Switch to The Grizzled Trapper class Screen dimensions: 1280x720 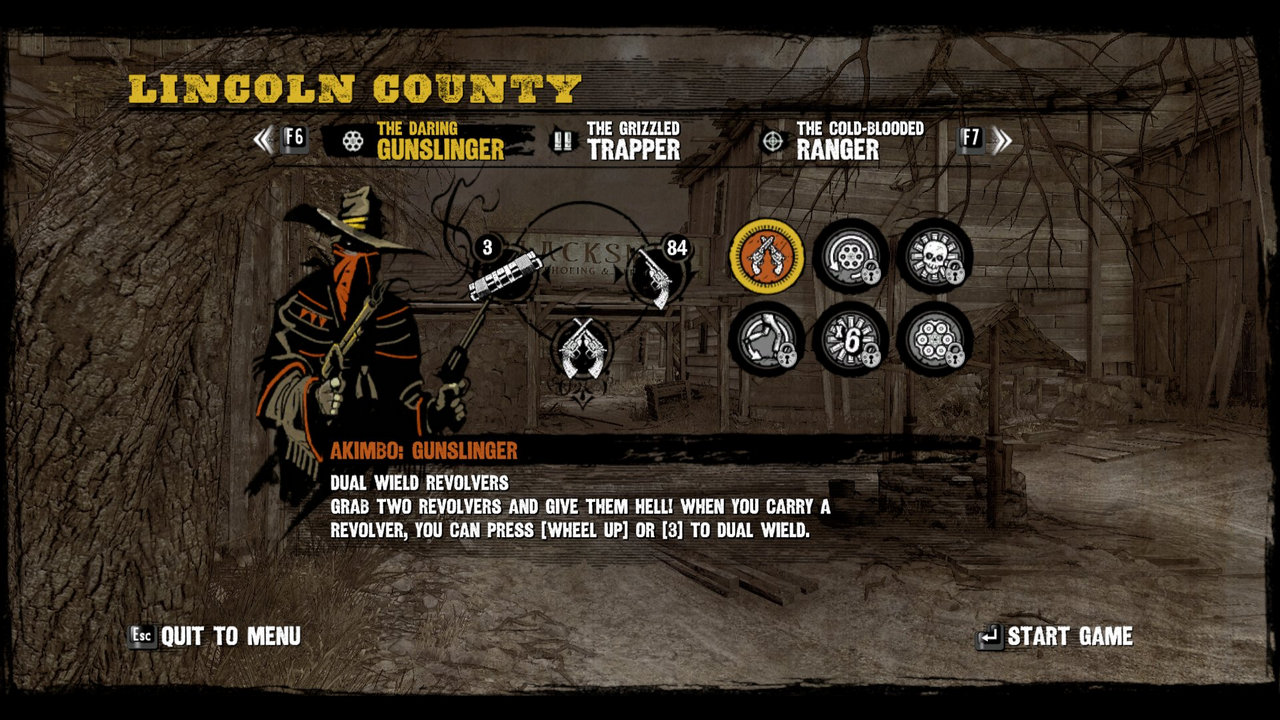click(x=618, y=141)
